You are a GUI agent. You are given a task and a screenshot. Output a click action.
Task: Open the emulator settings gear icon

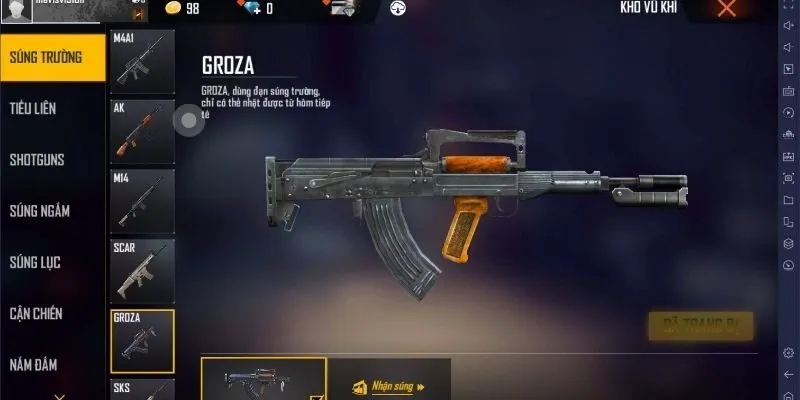(788, 352)
